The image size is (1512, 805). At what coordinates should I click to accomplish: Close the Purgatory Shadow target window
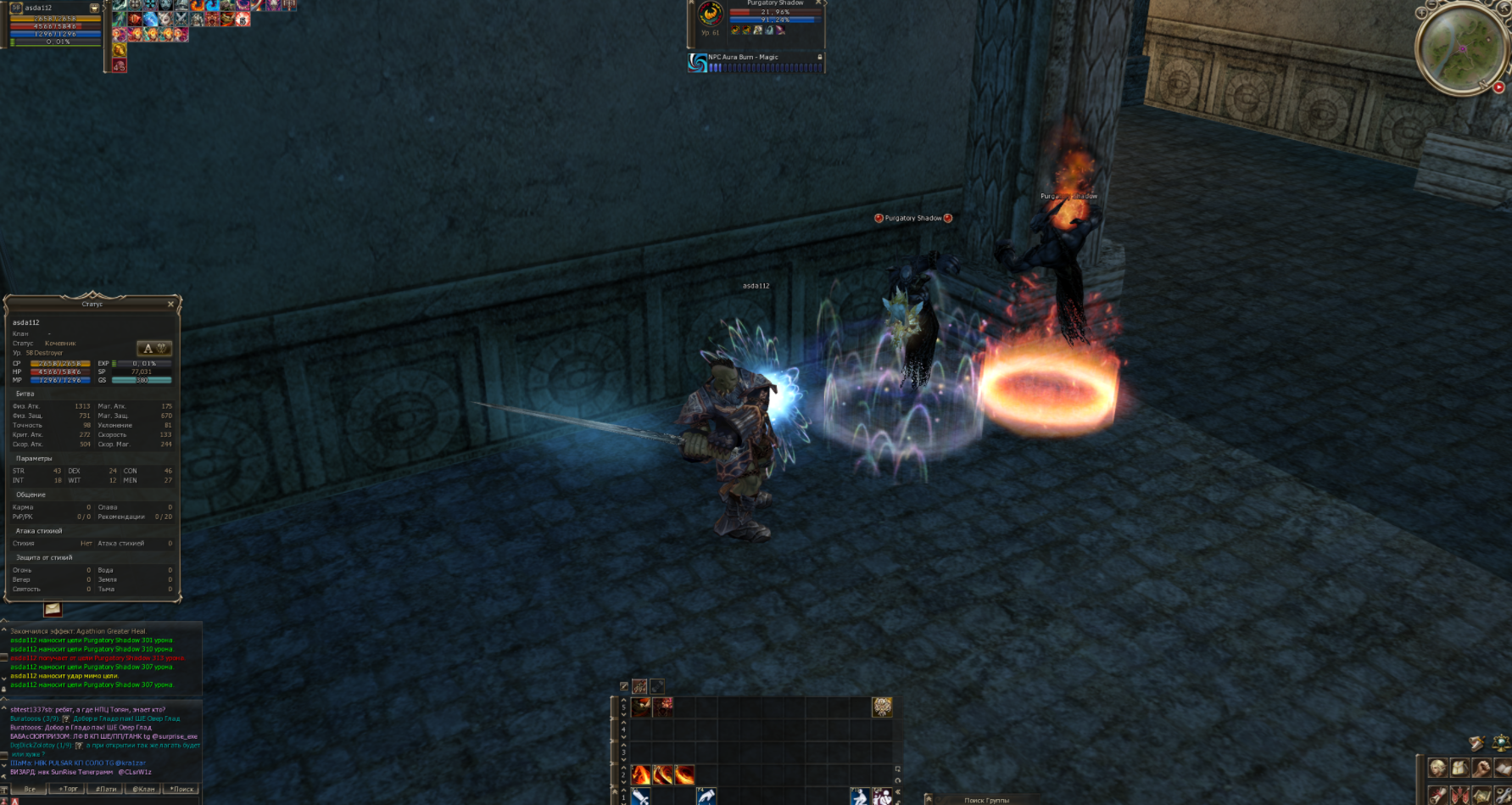[x=818, y=3]
